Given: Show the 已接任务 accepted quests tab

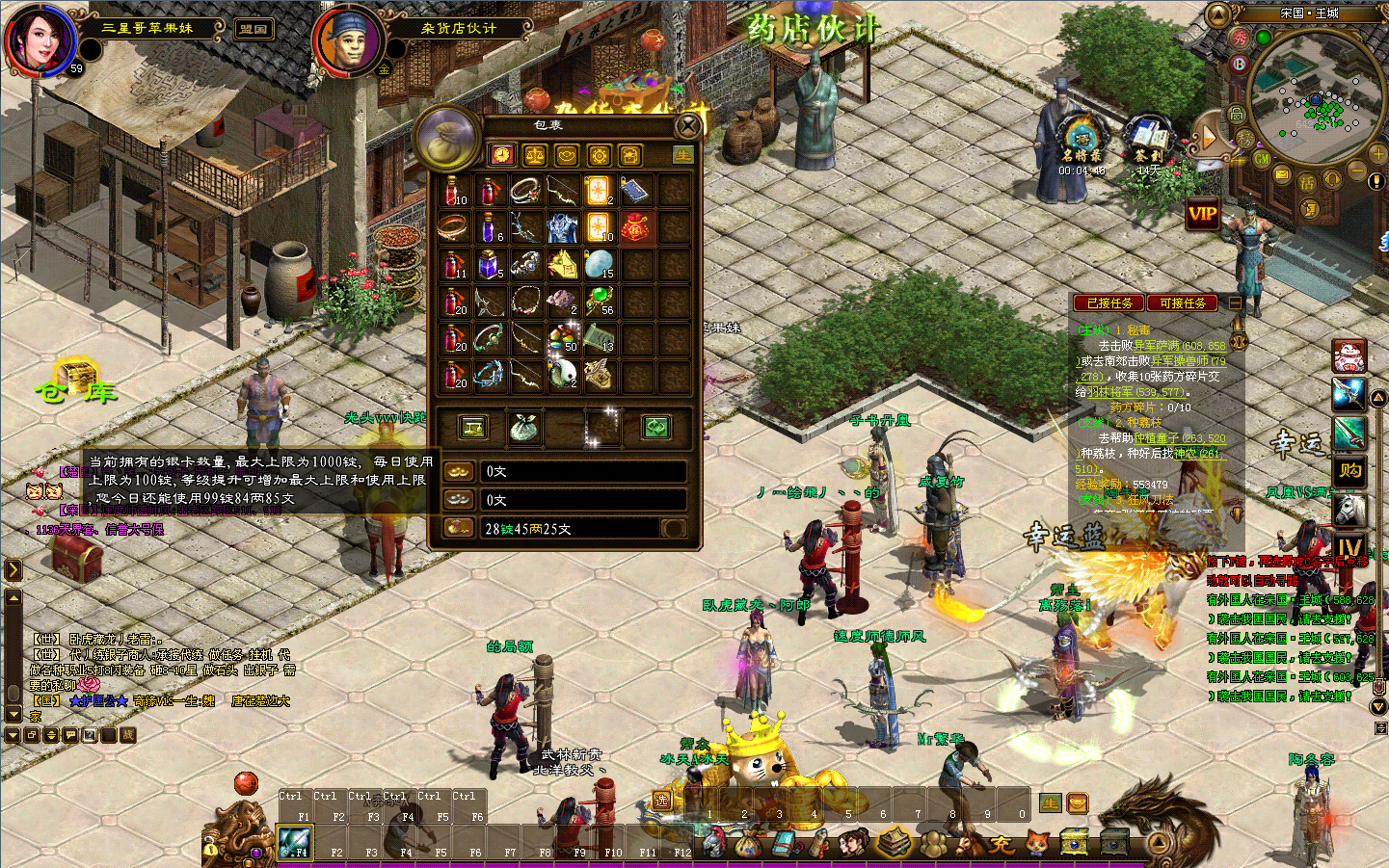Looking at the screenshot, I should click(1109, 302).
